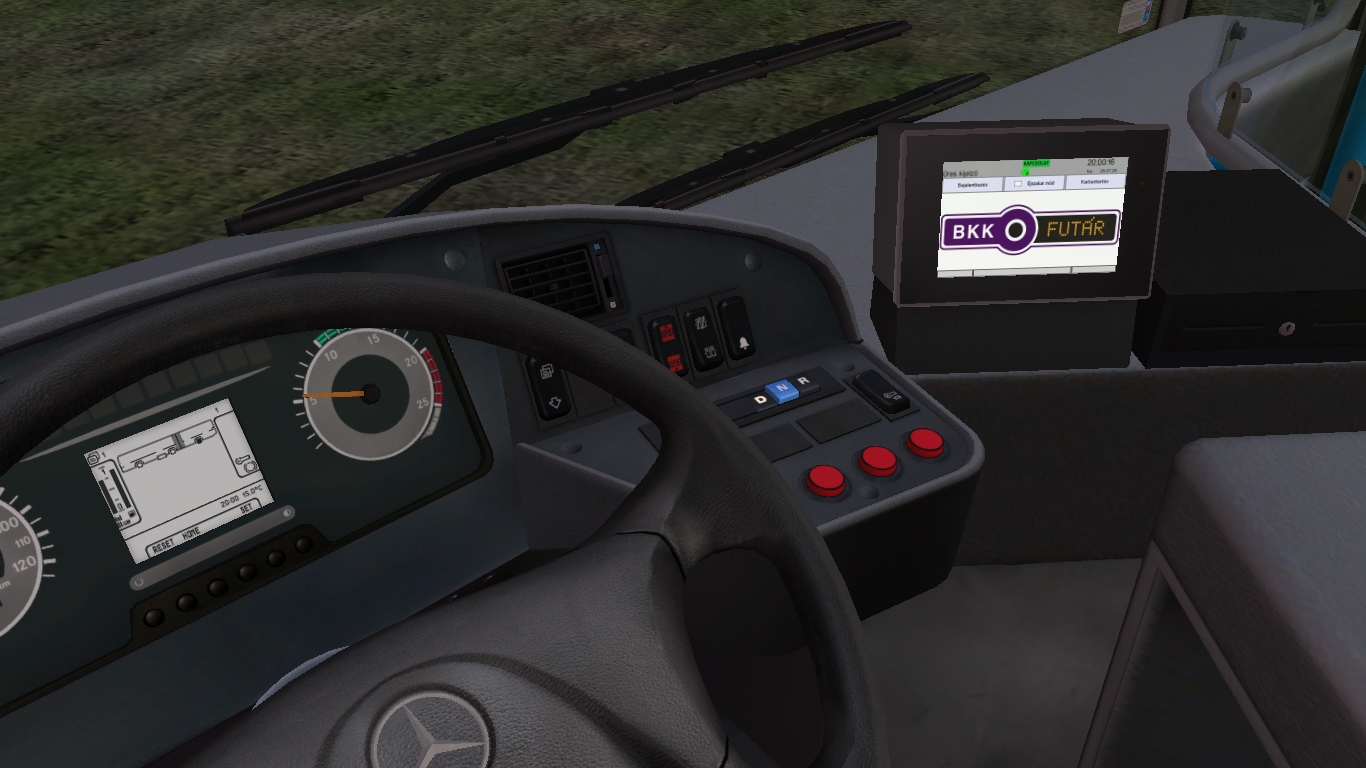This screenshot has width=1366, height=768.
Task: Select the D drive gear button
Action: (x=760, y=400)
